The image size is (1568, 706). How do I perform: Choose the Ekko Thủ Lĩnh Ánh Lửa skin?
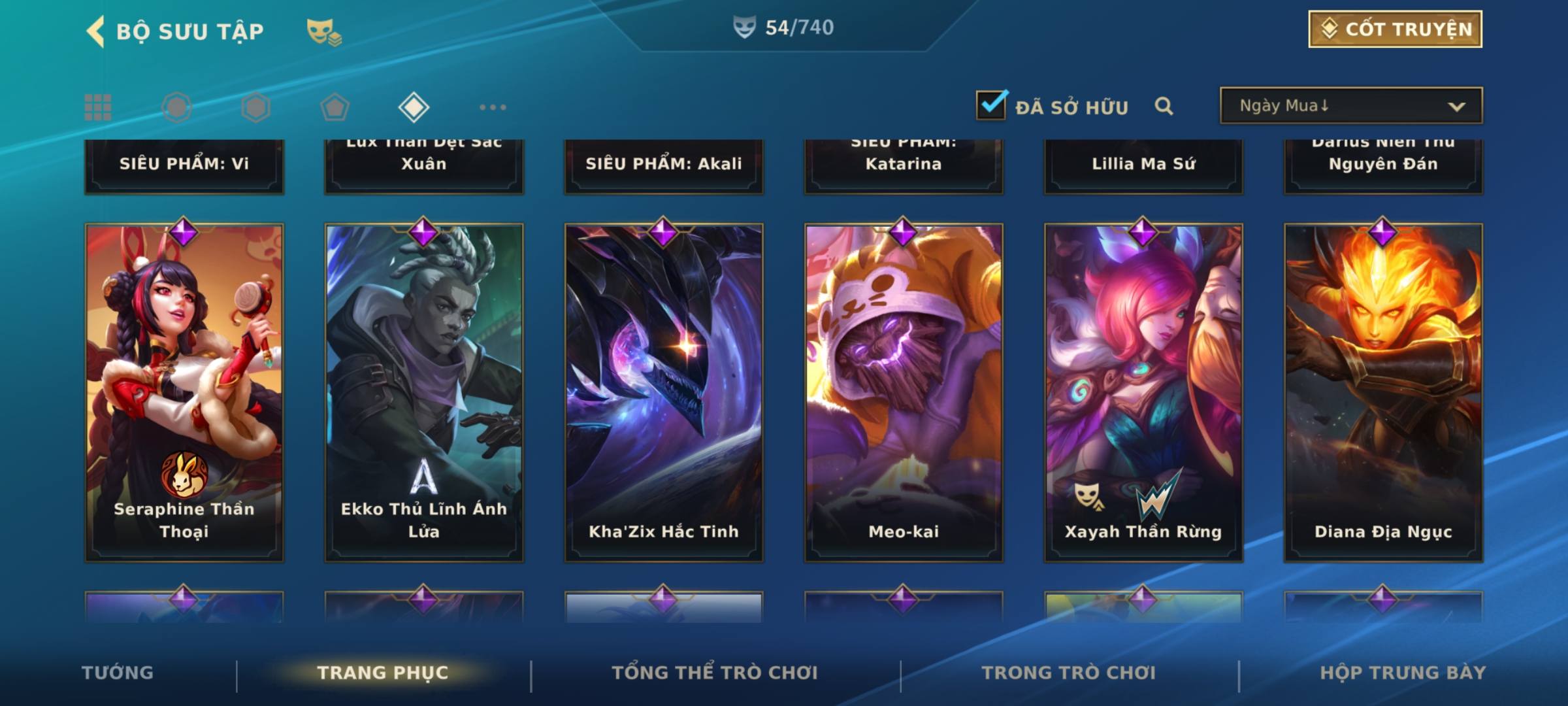click(424, 392)
